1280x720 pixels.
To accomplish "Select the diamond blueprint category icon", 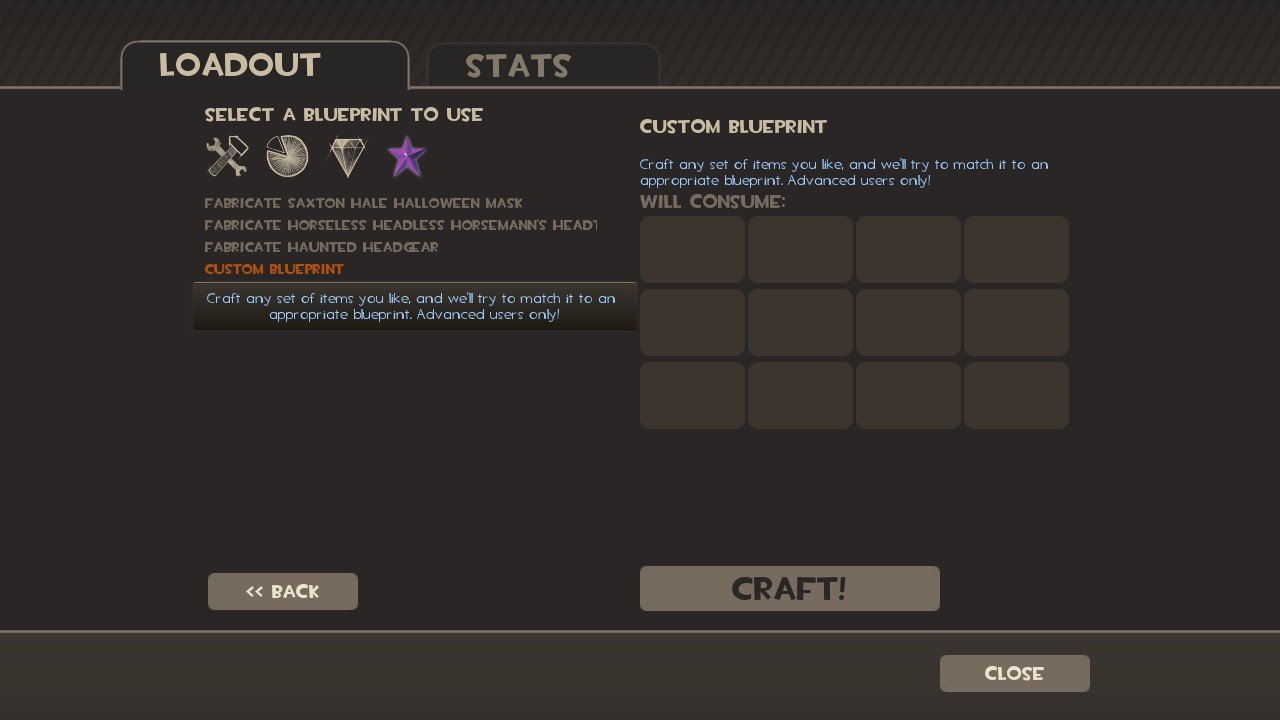I will click(347, 157).
